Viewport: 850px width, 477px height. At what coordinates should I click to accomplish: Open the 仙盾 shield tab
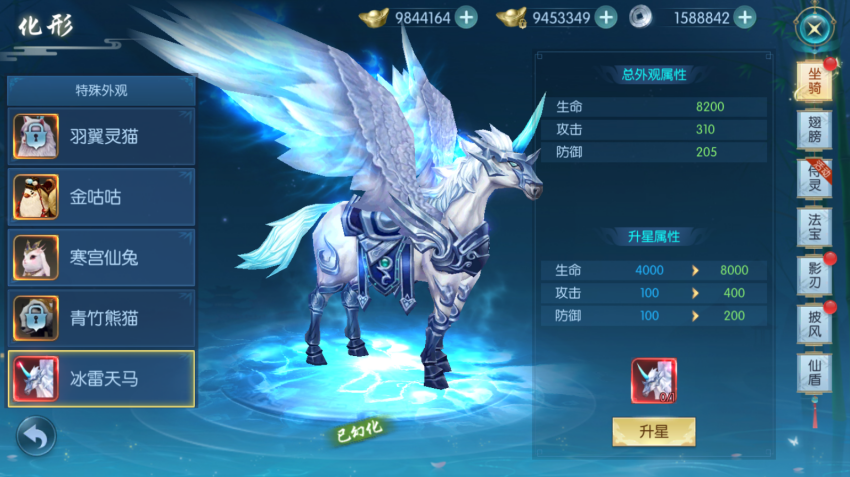click(x=814, y=374)
